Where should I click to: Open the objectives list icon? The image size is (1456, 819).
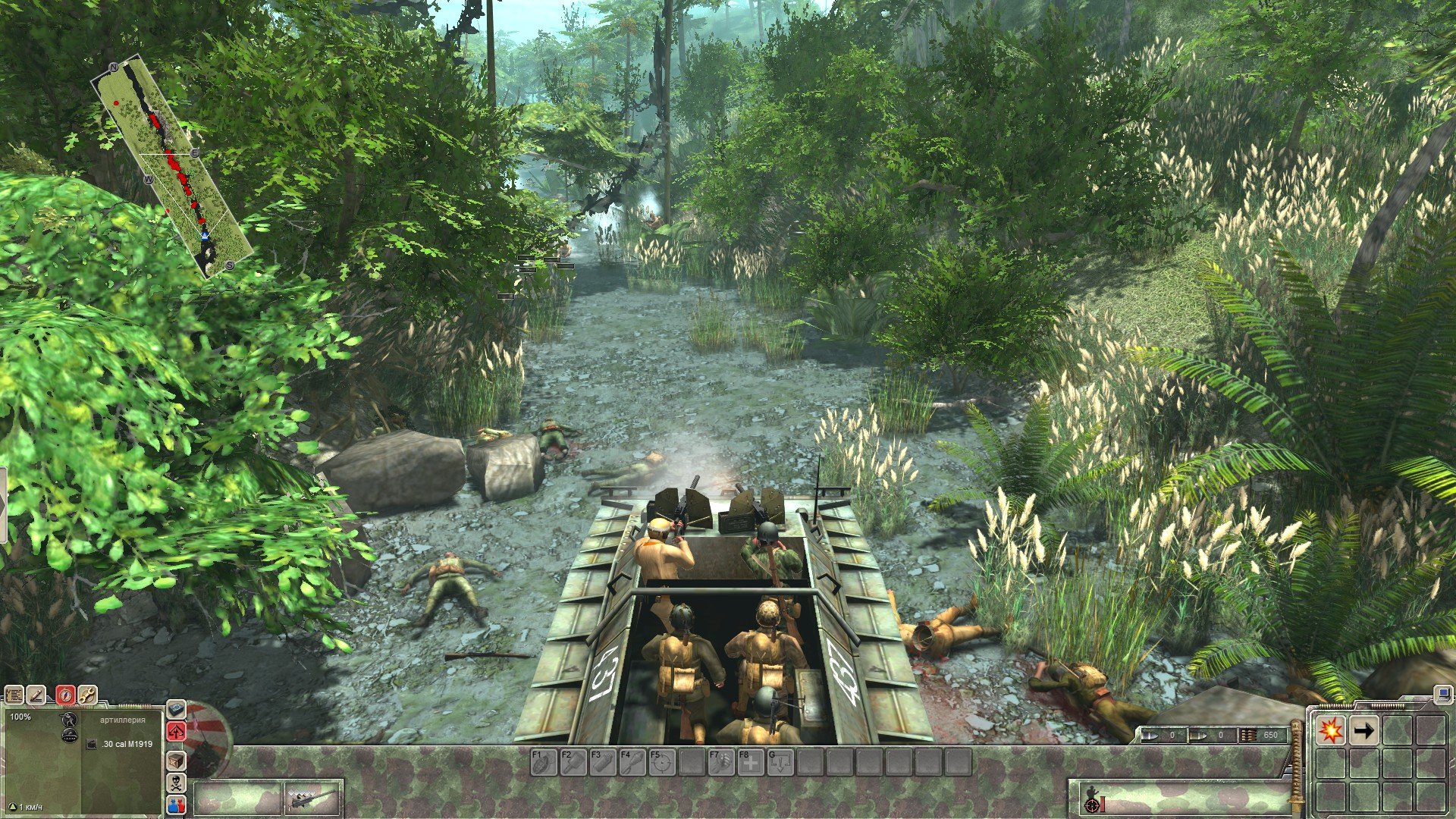14,695
